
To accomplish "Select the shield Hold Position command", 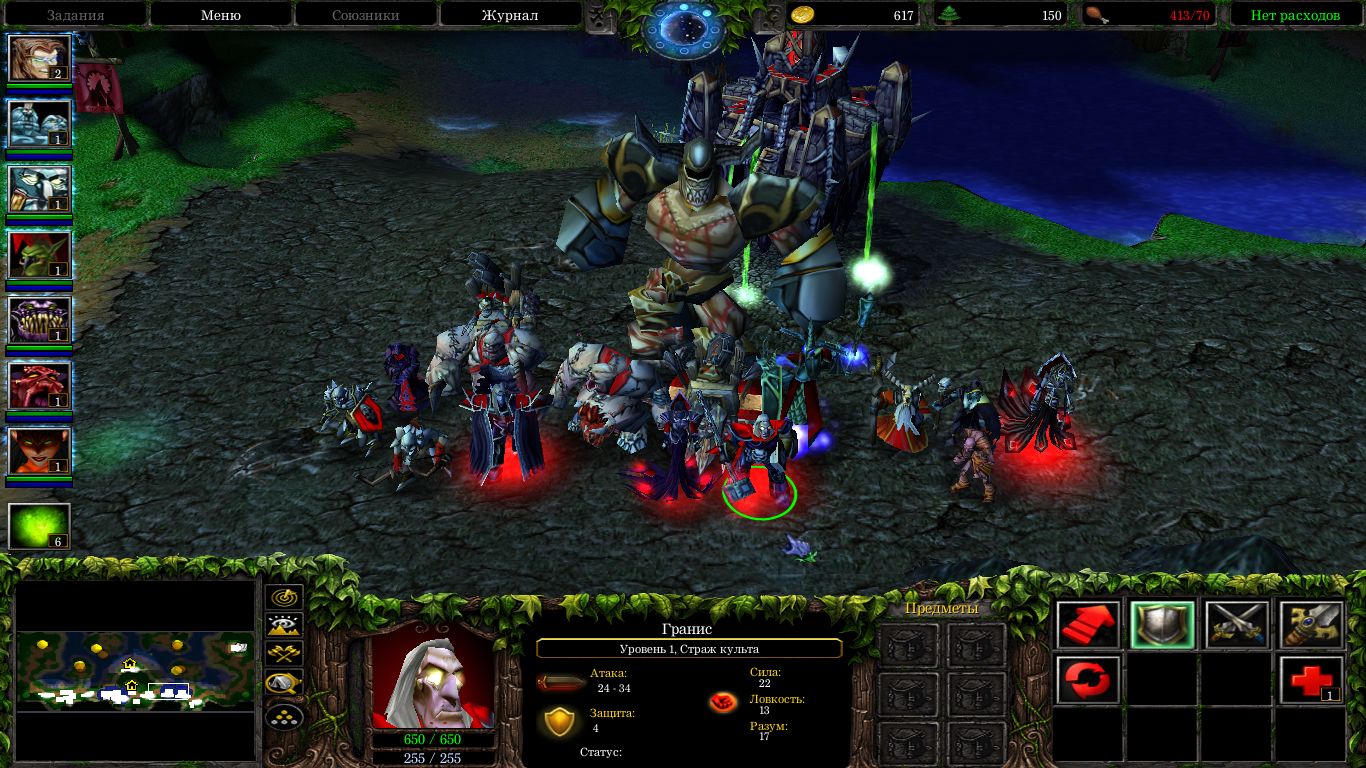I will (x=1162, y=625).
